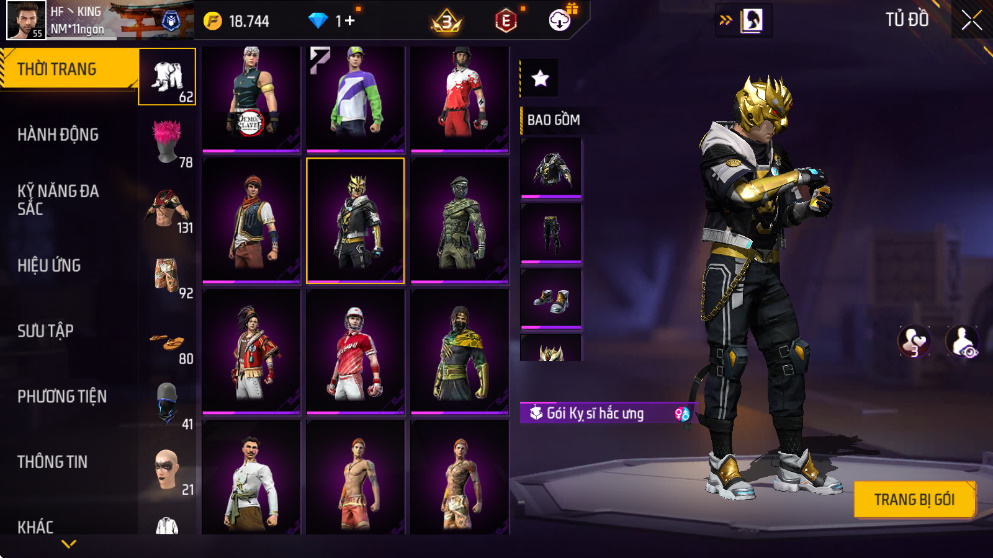The height and width of the screenshot is (558, 993).
Task: Choose the gold and white shoes item
Action: 551,297
